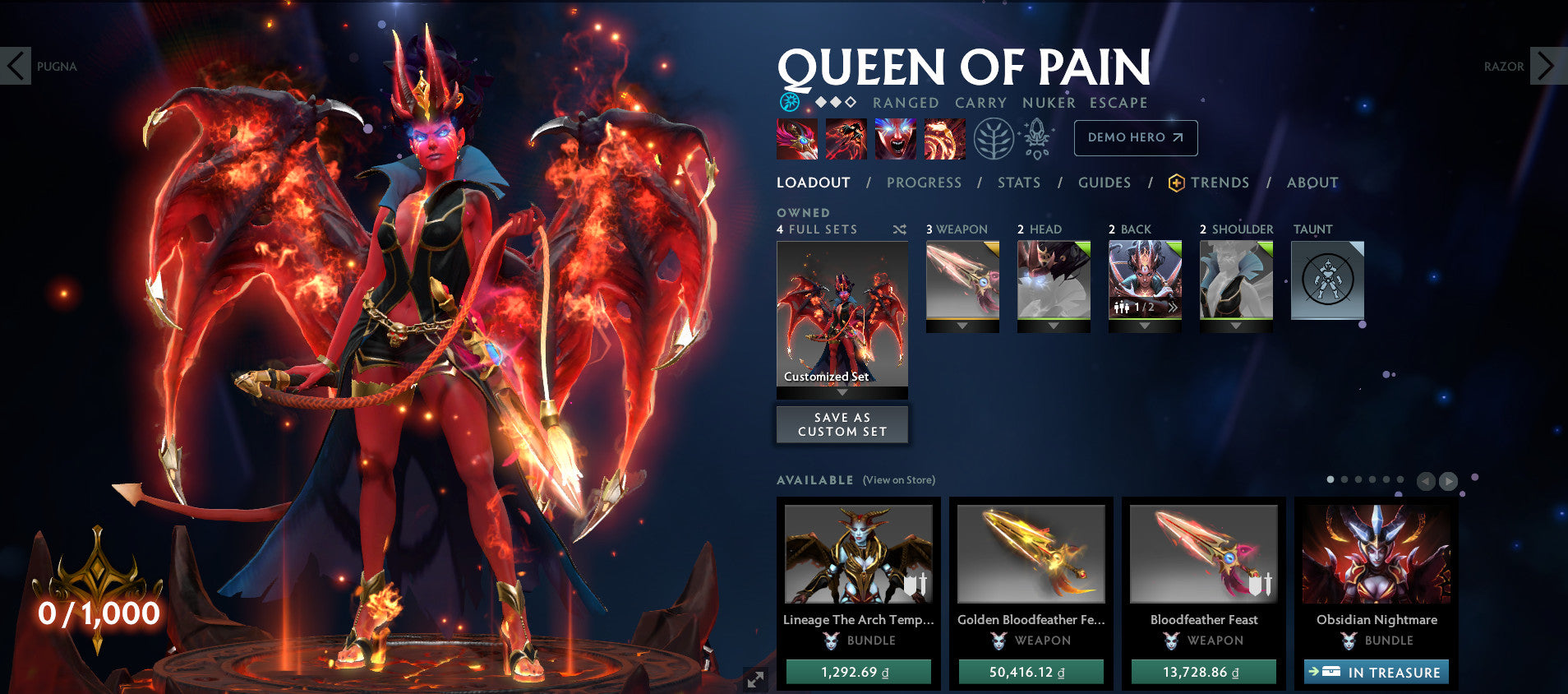The image size is (1568, 694).
Task: Open the Queen of Pain talent tree icon
Action: tap(994, 140)
